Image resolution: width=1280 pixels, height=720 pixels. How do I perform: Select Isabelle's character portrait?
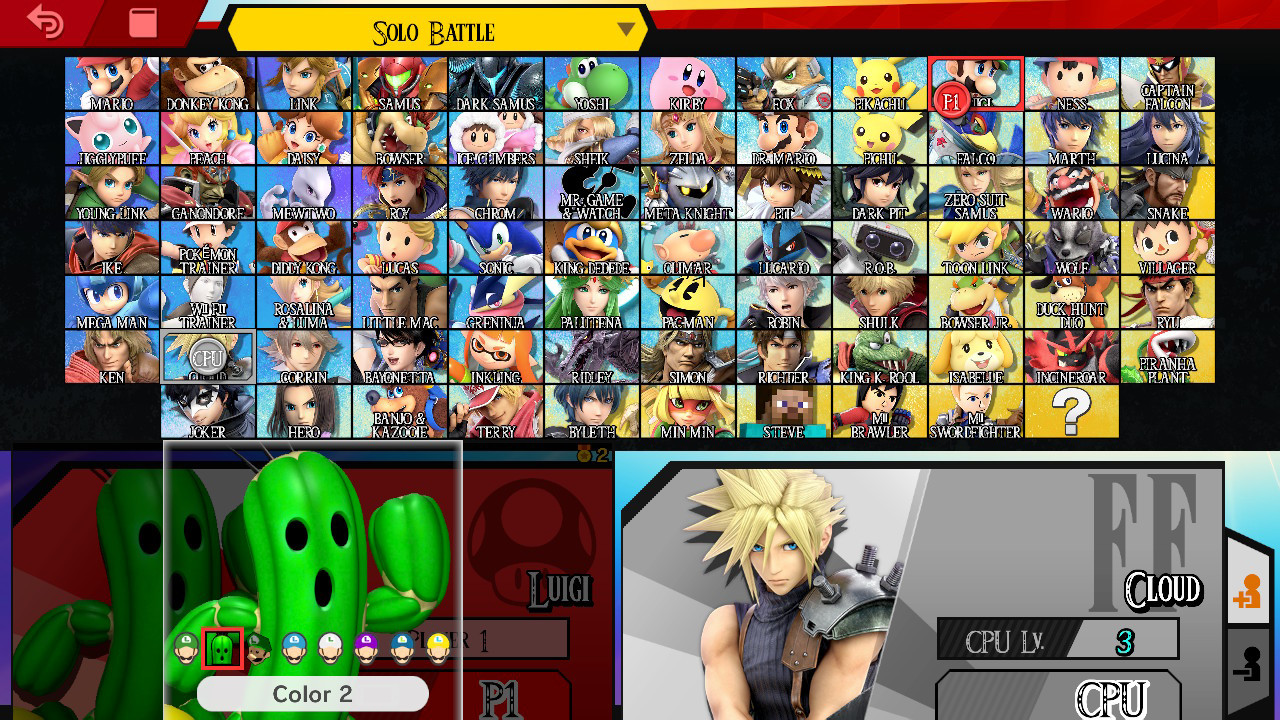976,357
